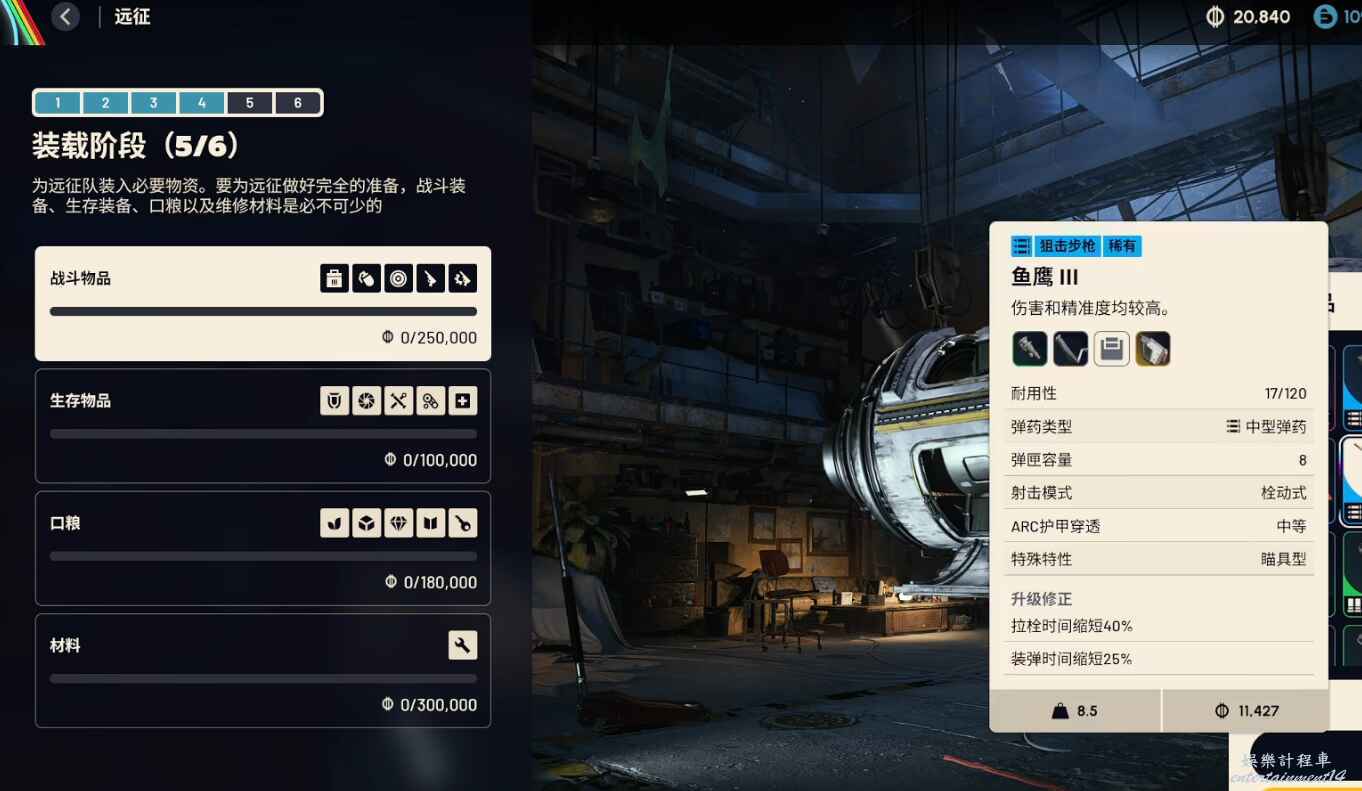This screenshot has height=791, width=1362.
Task: Go back using the arrow button
Action: tap(65, 16)
